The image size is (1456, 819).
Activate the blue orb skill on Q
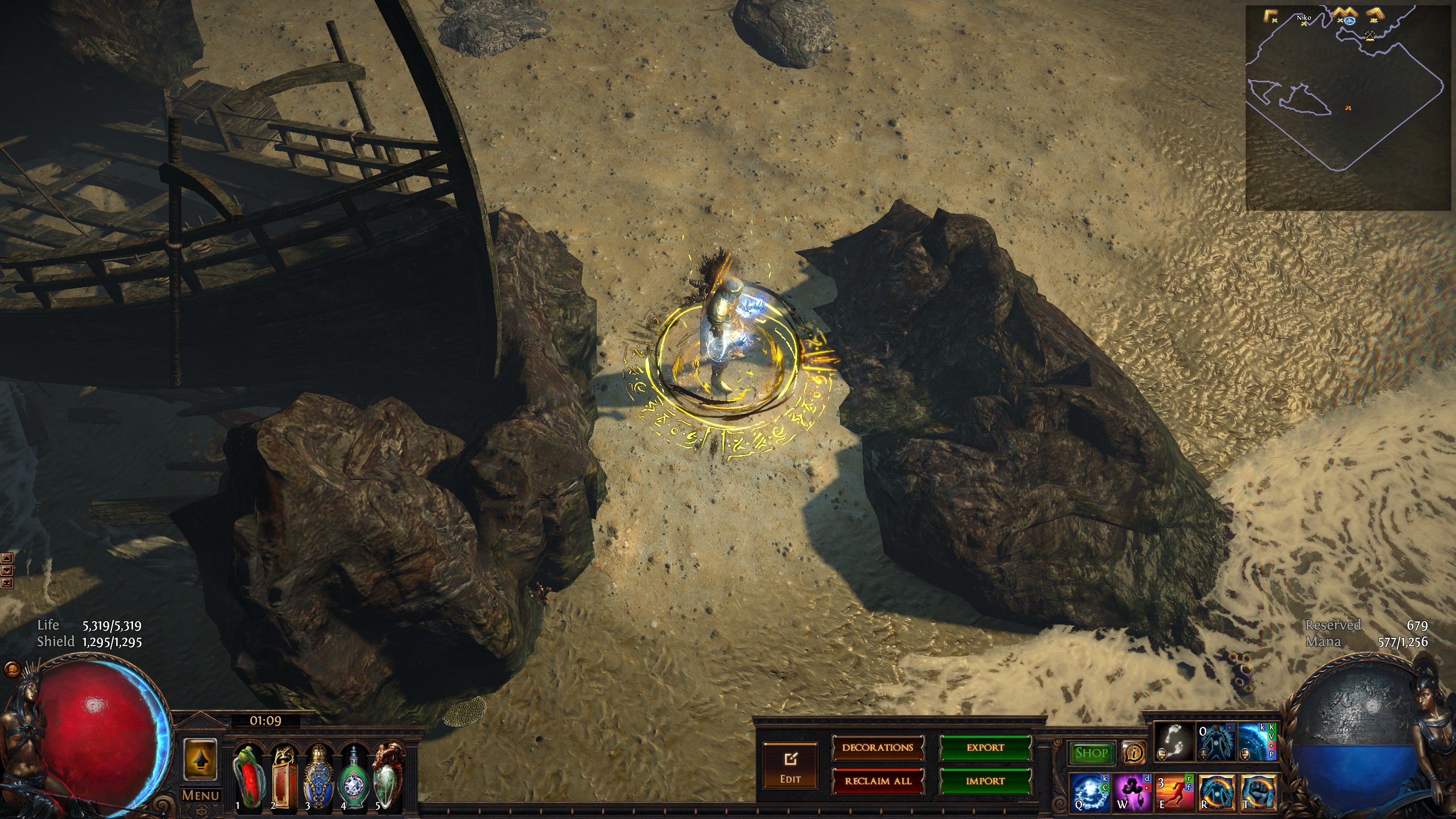1091,791
